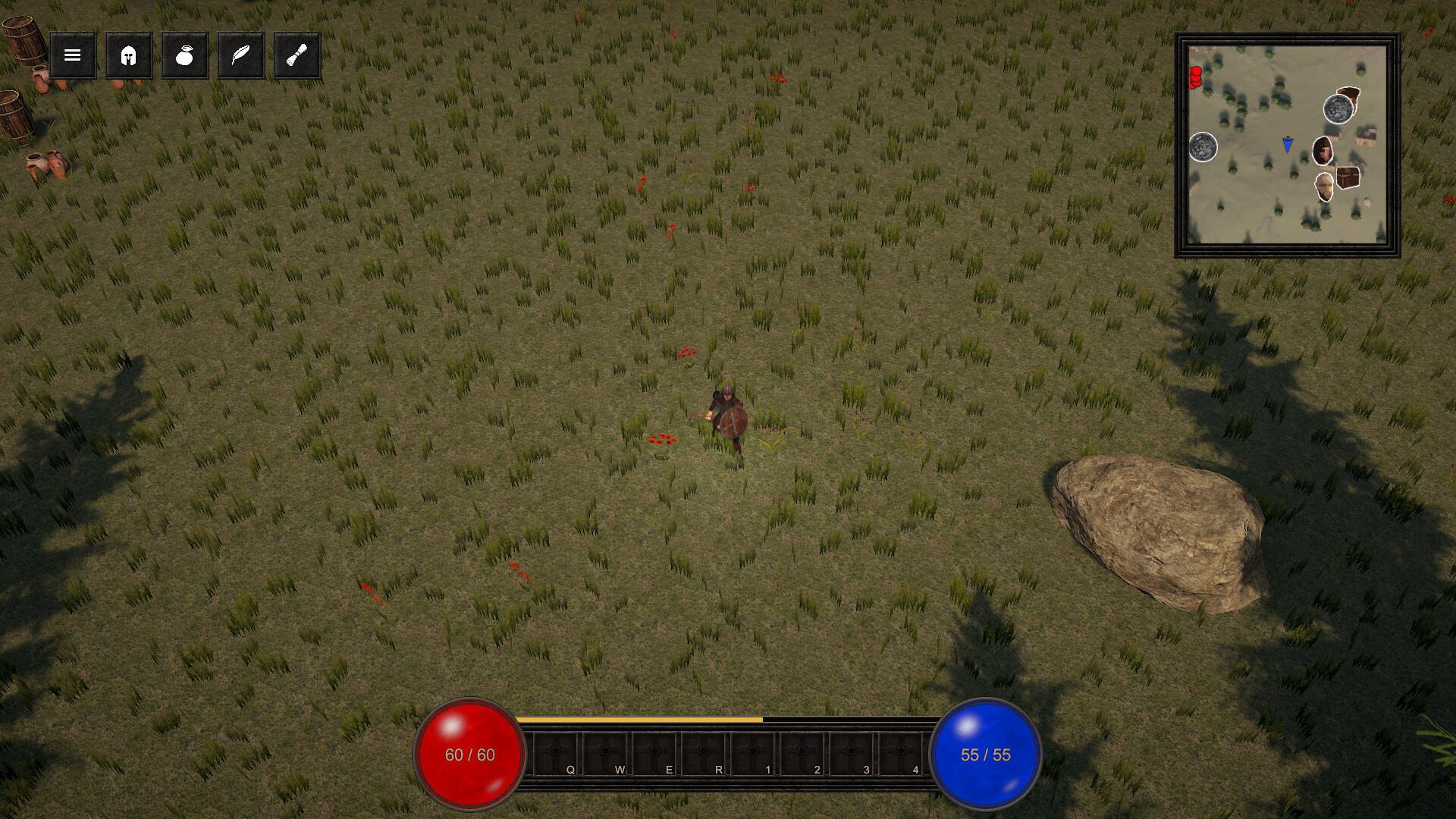Open the scroll quest icon

[x=296, y=55]
